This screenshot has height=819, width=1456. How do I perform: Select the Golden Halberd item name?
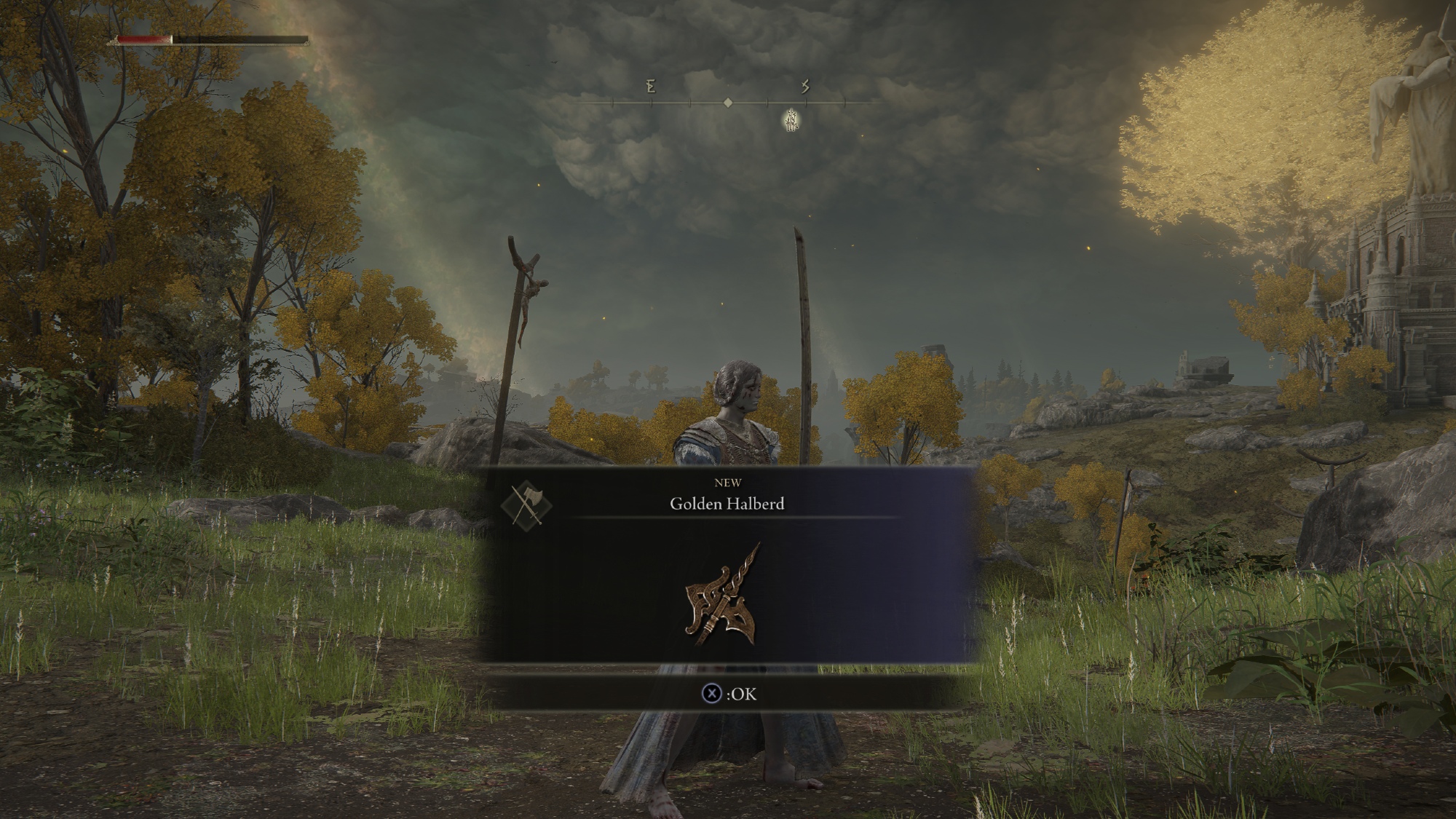727,504
